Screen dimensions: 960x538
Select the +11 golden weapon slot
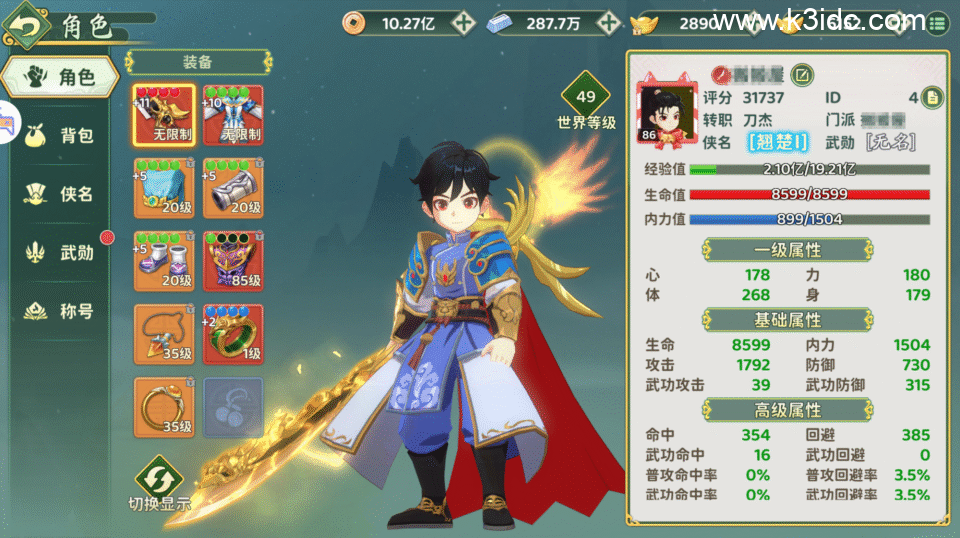(162, 114)
